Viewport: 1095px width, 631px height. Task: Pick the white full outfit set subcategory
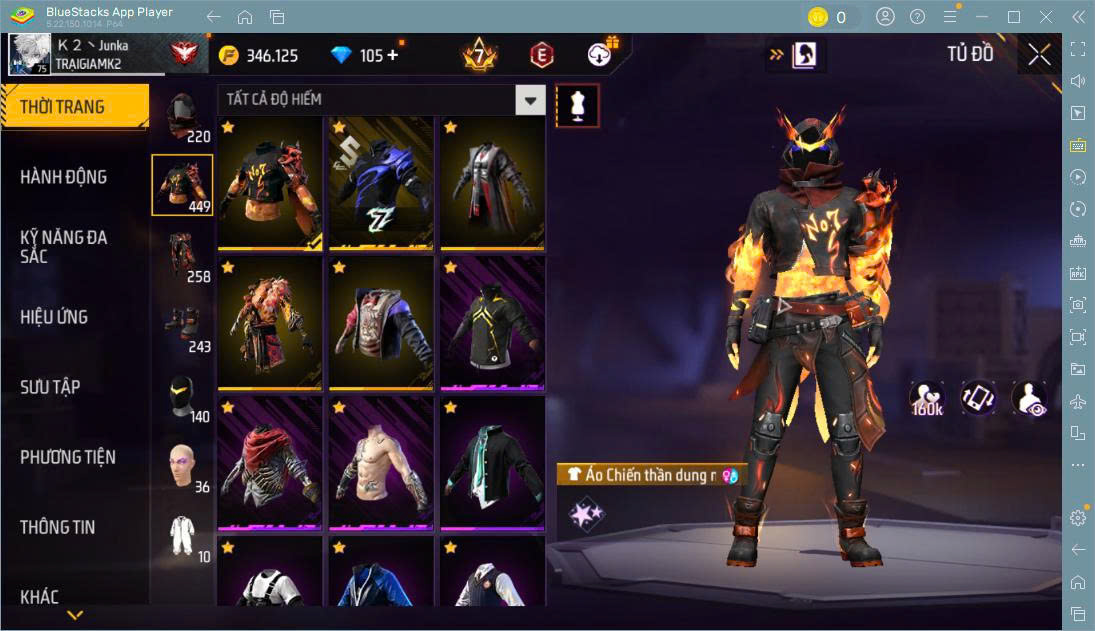click(x=181, y=535)
